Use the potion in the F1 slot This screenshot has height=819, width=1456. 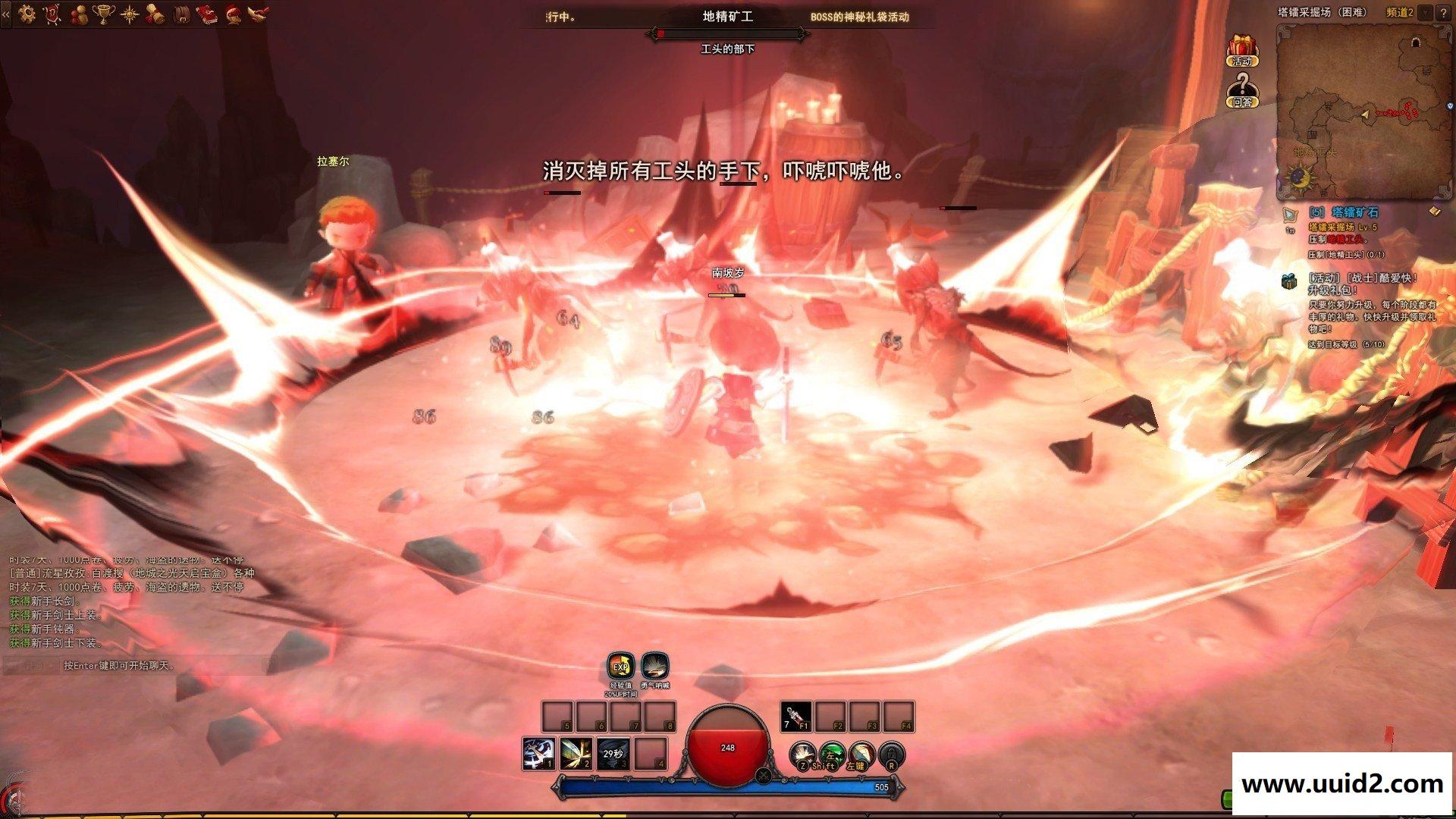[x=795, y=717]
